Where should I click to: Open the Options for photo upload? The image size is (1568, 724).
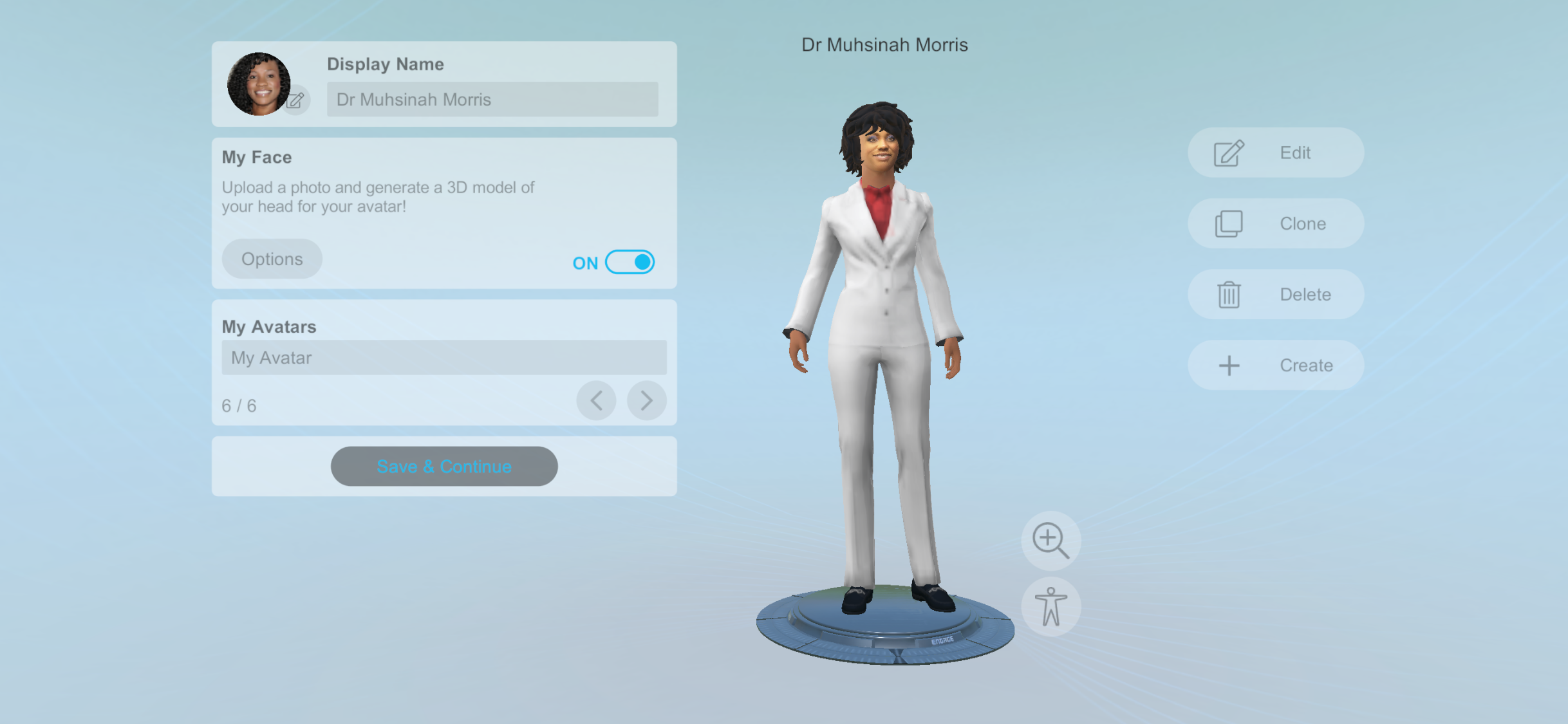pos(272,259)
